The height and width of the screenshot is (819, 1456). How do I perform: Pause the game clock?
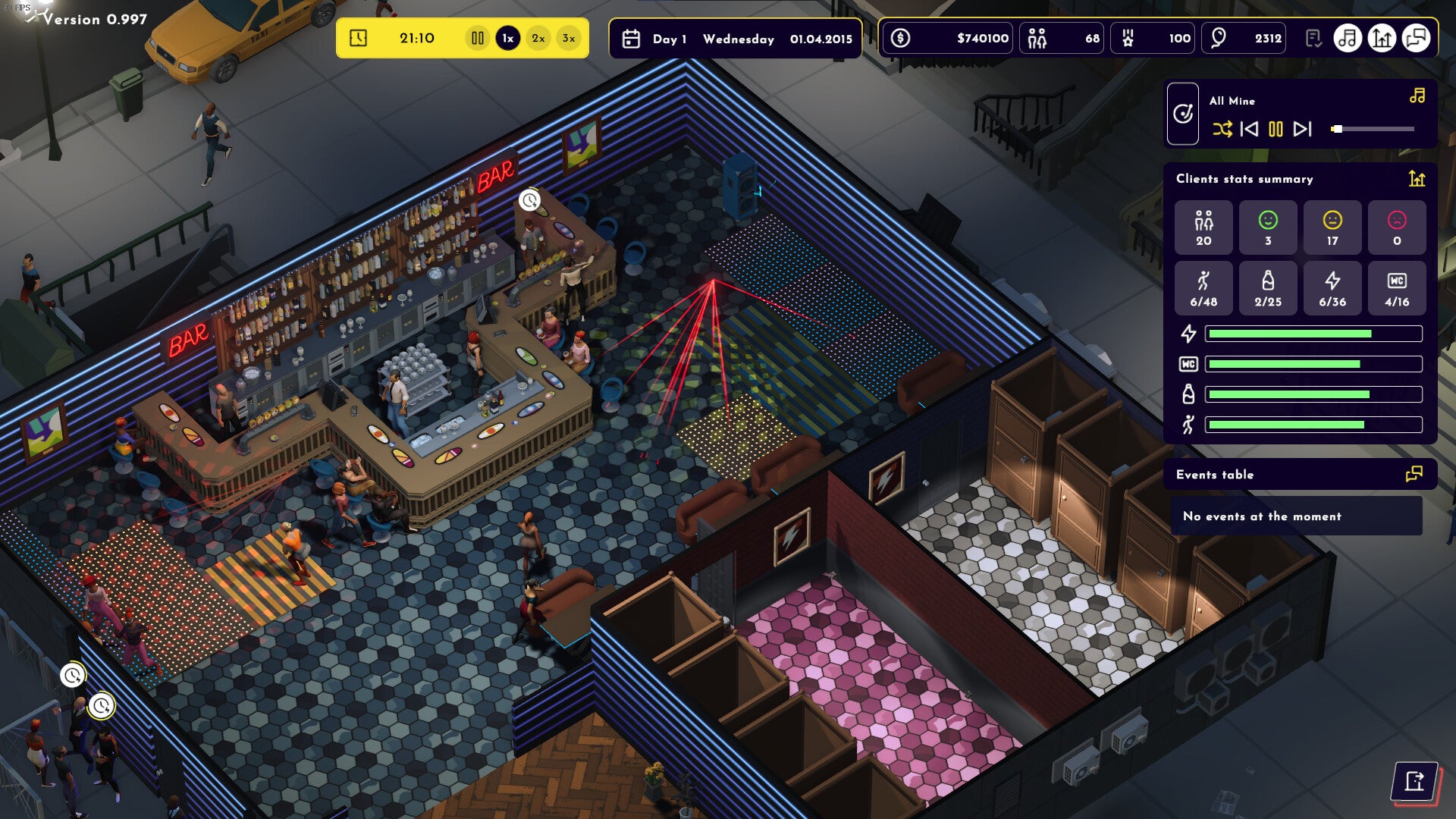click(478, 38)
